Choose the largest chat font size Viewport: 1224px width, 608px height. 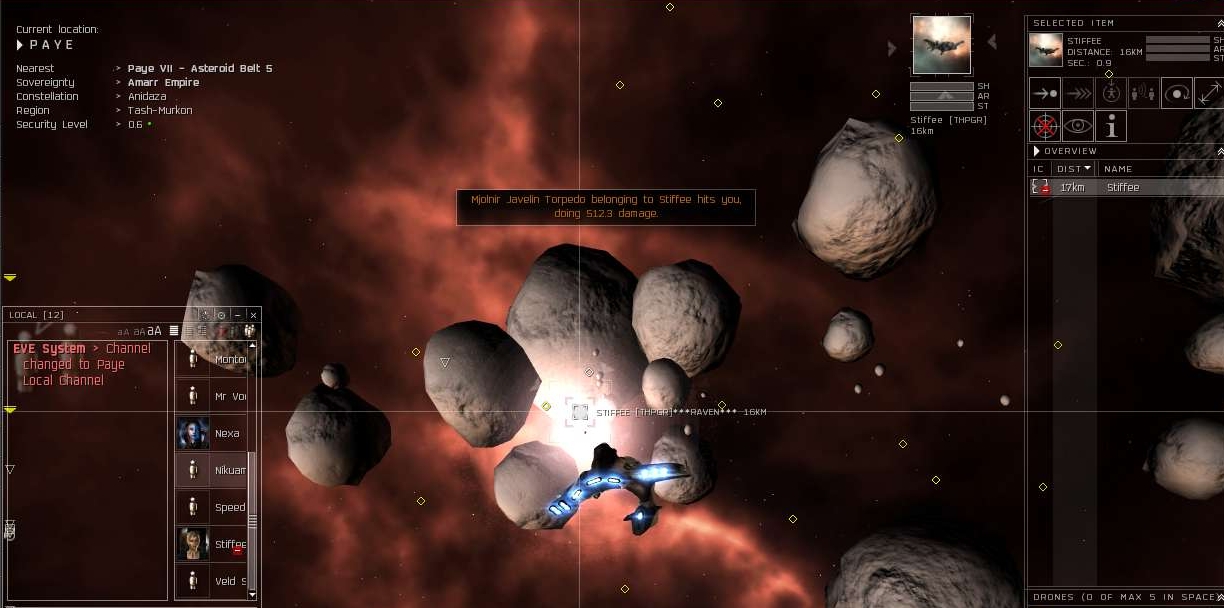click(155, 331)
